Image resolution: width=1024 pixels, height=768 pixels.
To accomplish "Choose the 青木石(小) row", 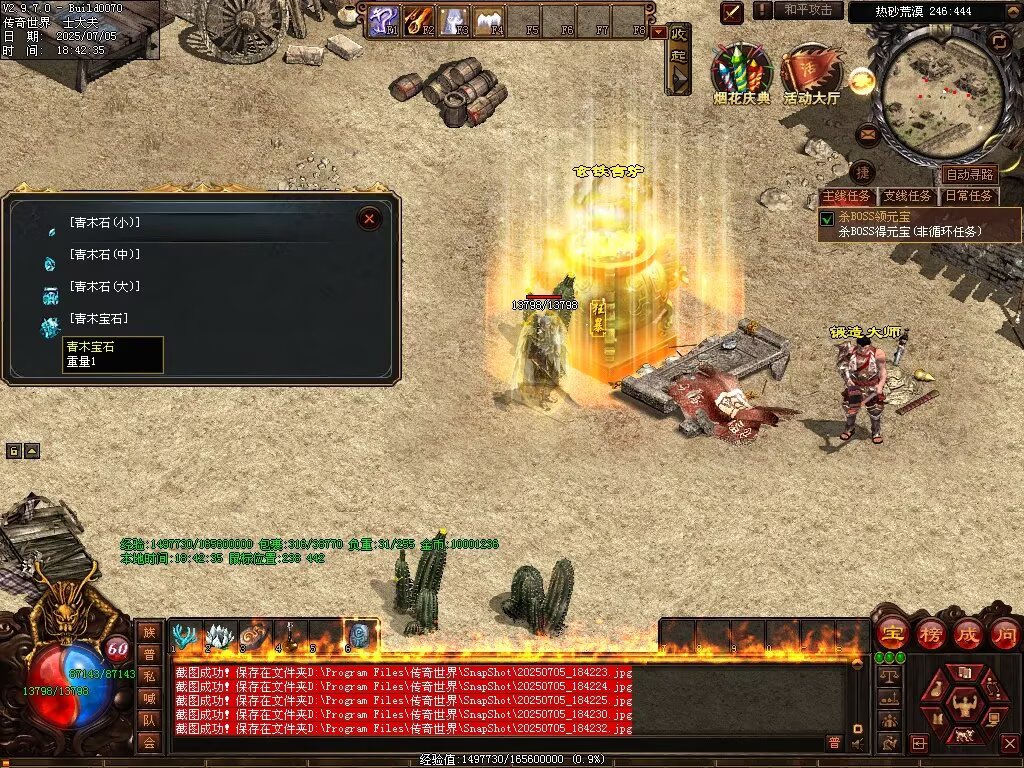I will [104, 223].
